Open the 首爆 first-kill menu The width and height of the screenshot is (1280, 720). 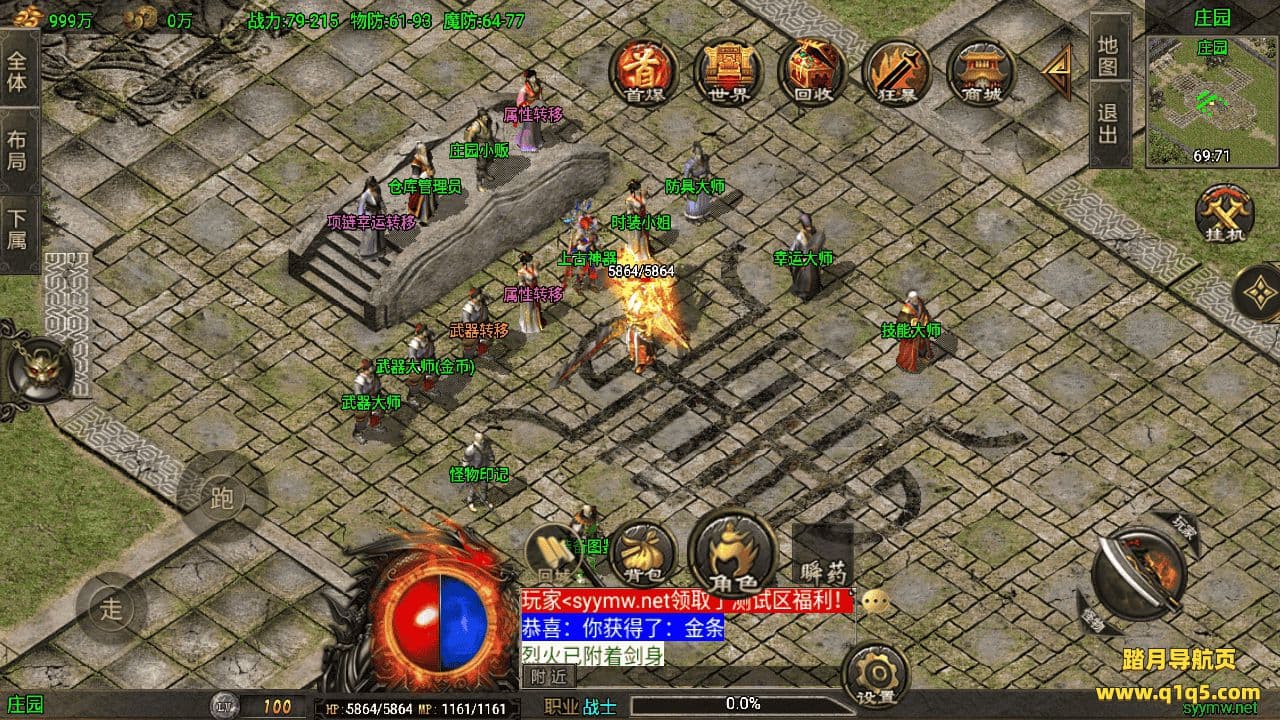(645, 71)
